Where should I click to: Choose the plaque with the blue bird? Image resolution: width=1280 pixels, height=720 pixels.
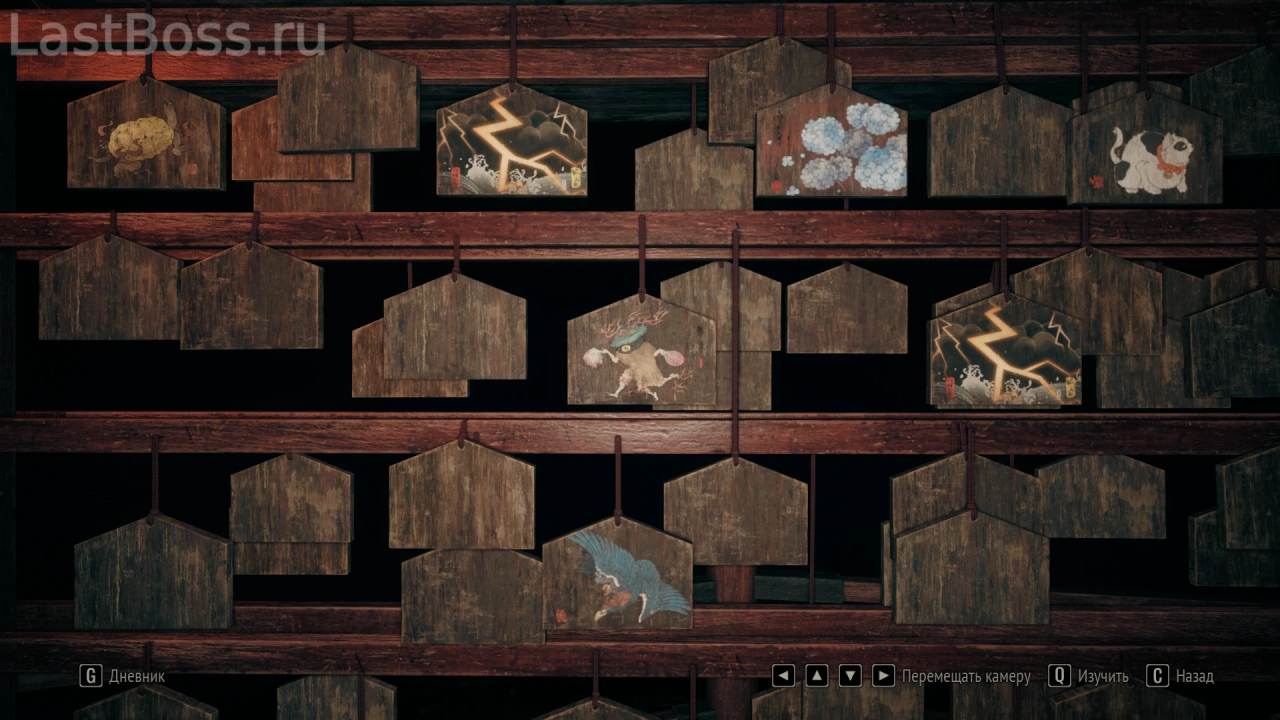pyautogui.click(x=618, y=578)
